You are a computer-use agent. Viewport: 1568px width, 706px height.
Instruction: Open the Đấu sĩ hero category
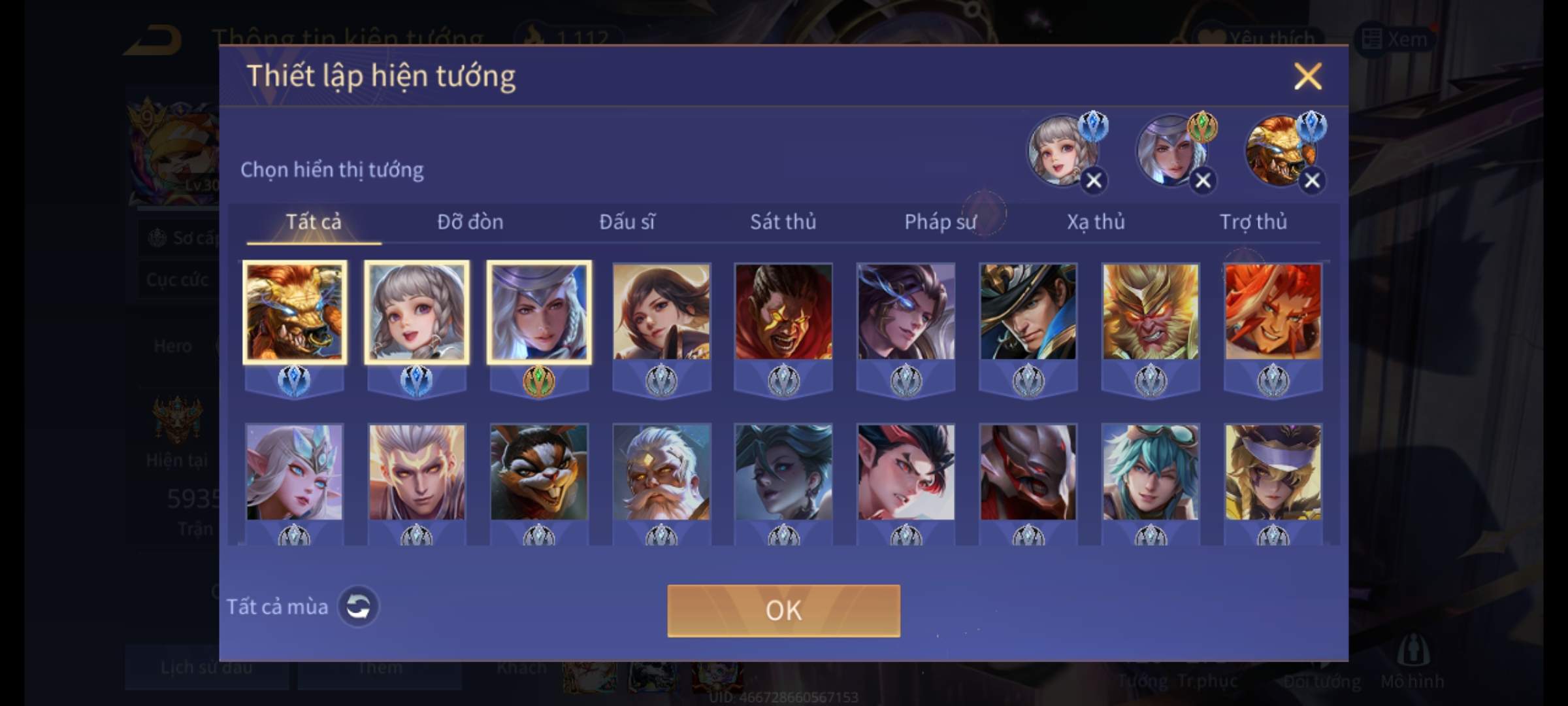tap(627, 222)
